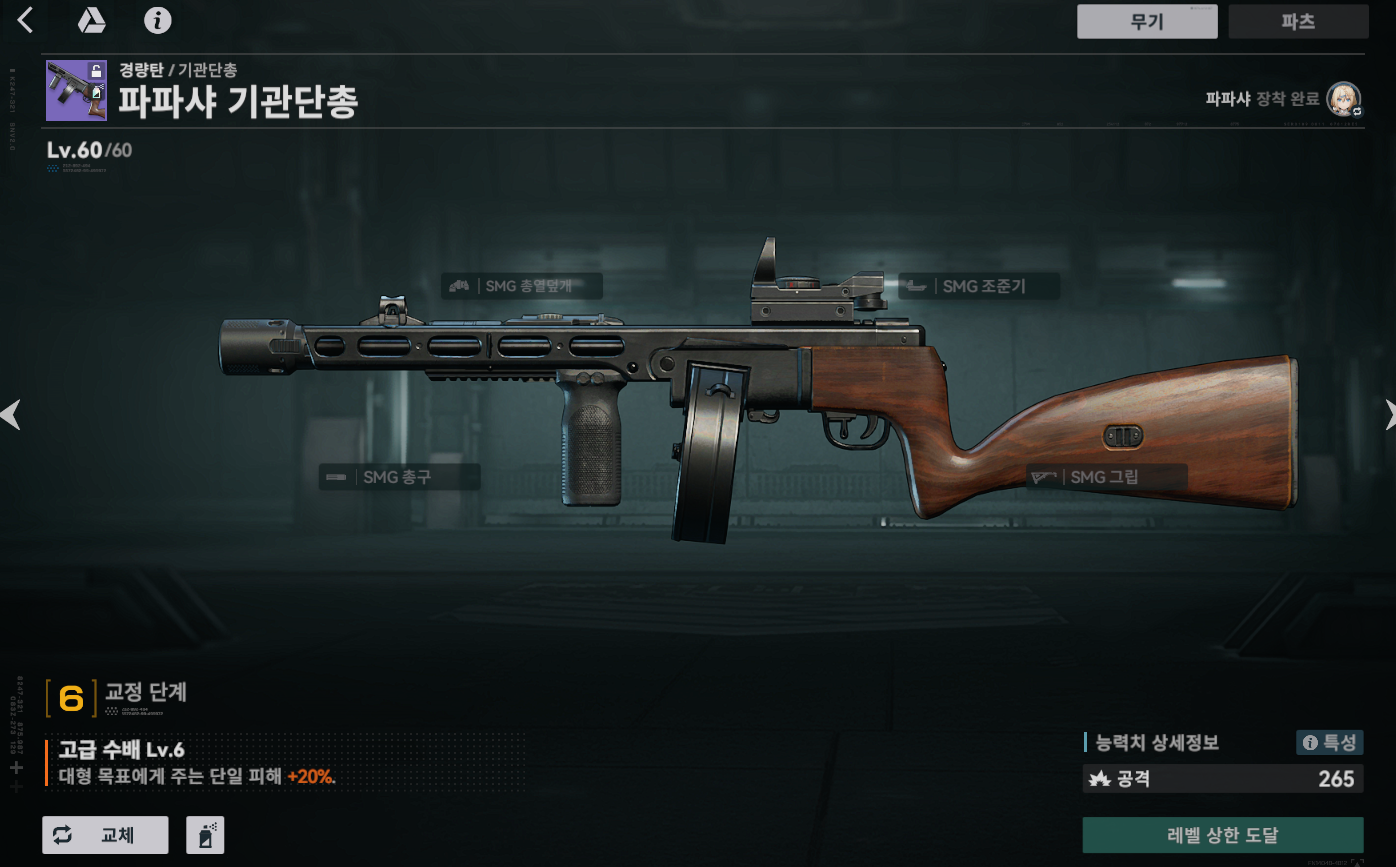
Task: Click the 레벨 상한 도달 button
Action: tap(1222, 835)
